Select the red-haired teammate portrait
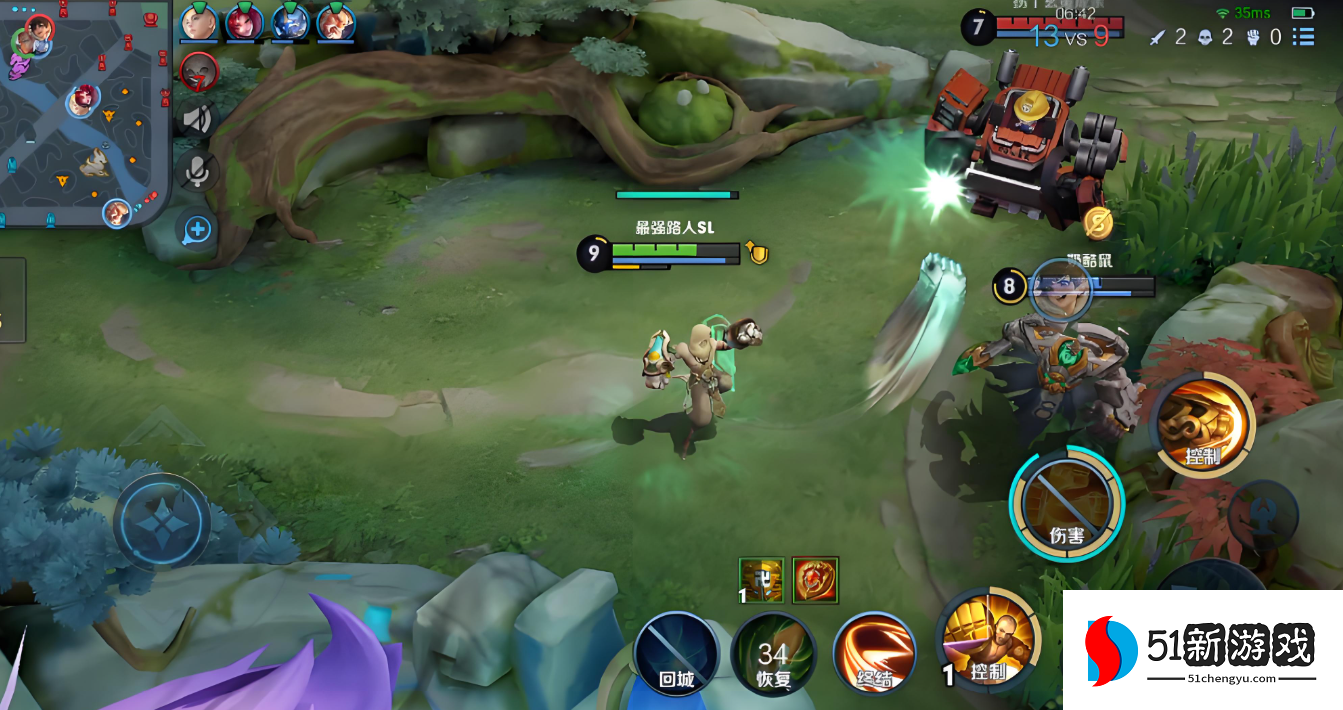 [x=244, y=22]
